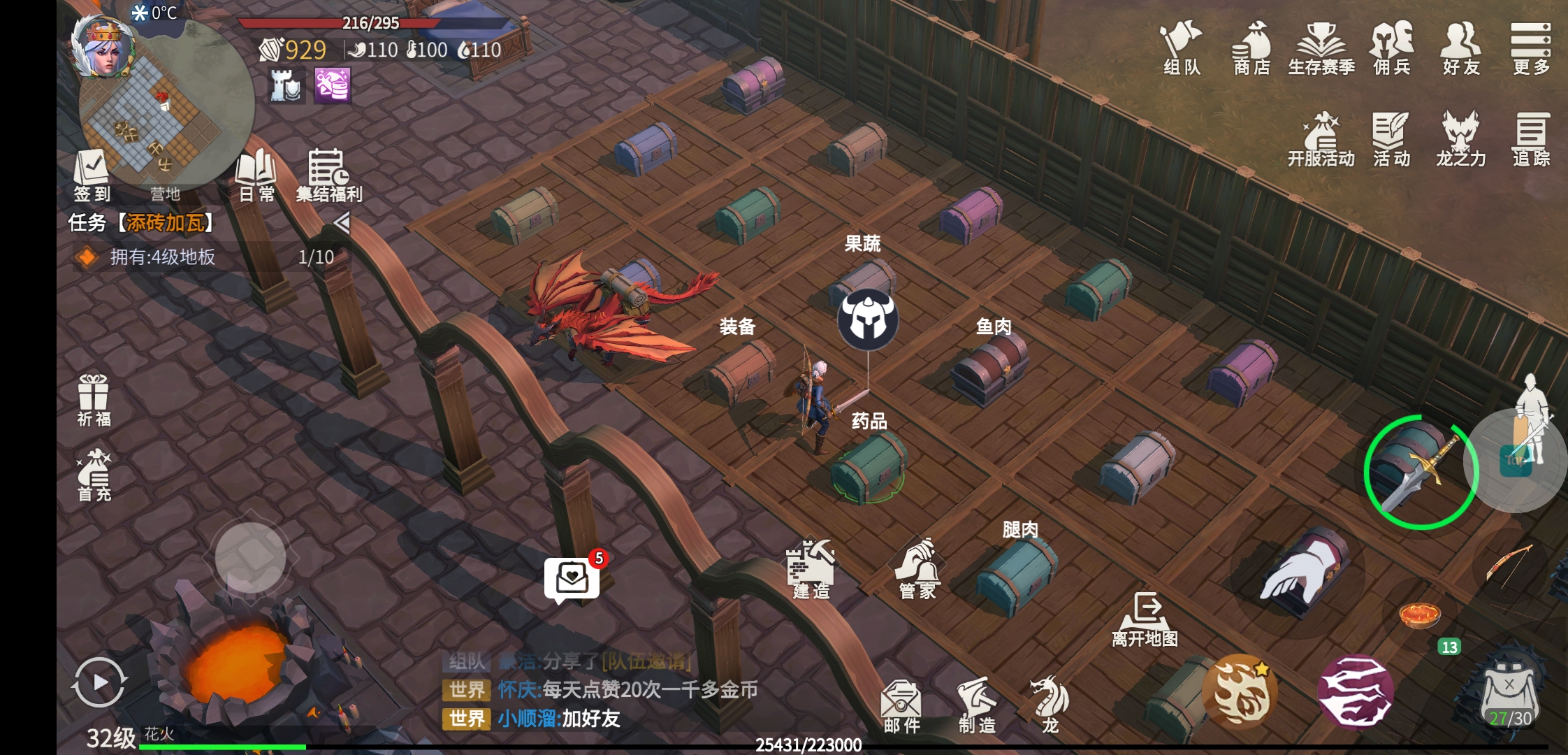This screenshot has width=1568, height=755.
Task: Open the 组队 team menu
Action: [1181, 48]
